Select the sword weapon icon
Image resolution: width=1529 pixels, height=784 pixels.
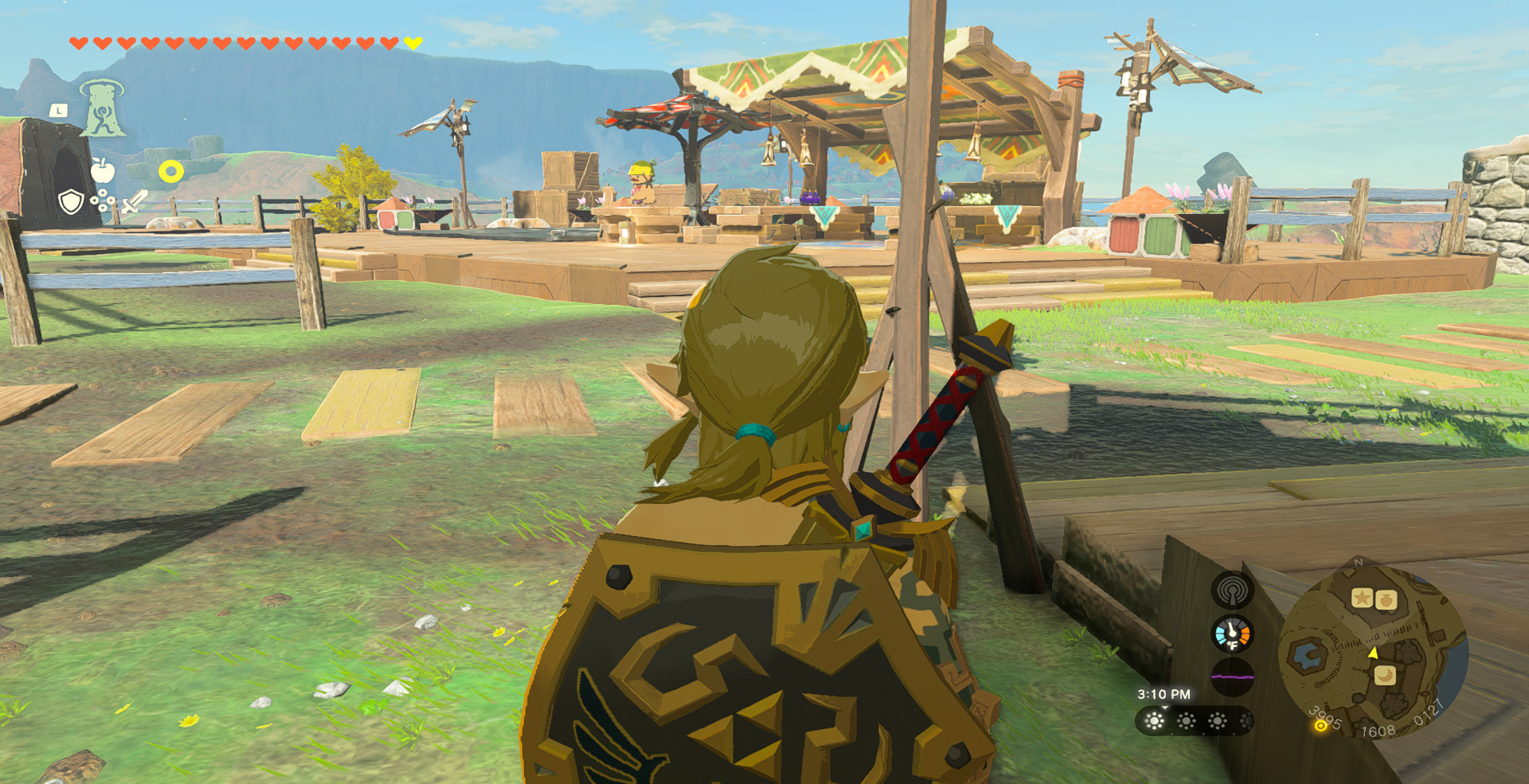click(133, 203)
